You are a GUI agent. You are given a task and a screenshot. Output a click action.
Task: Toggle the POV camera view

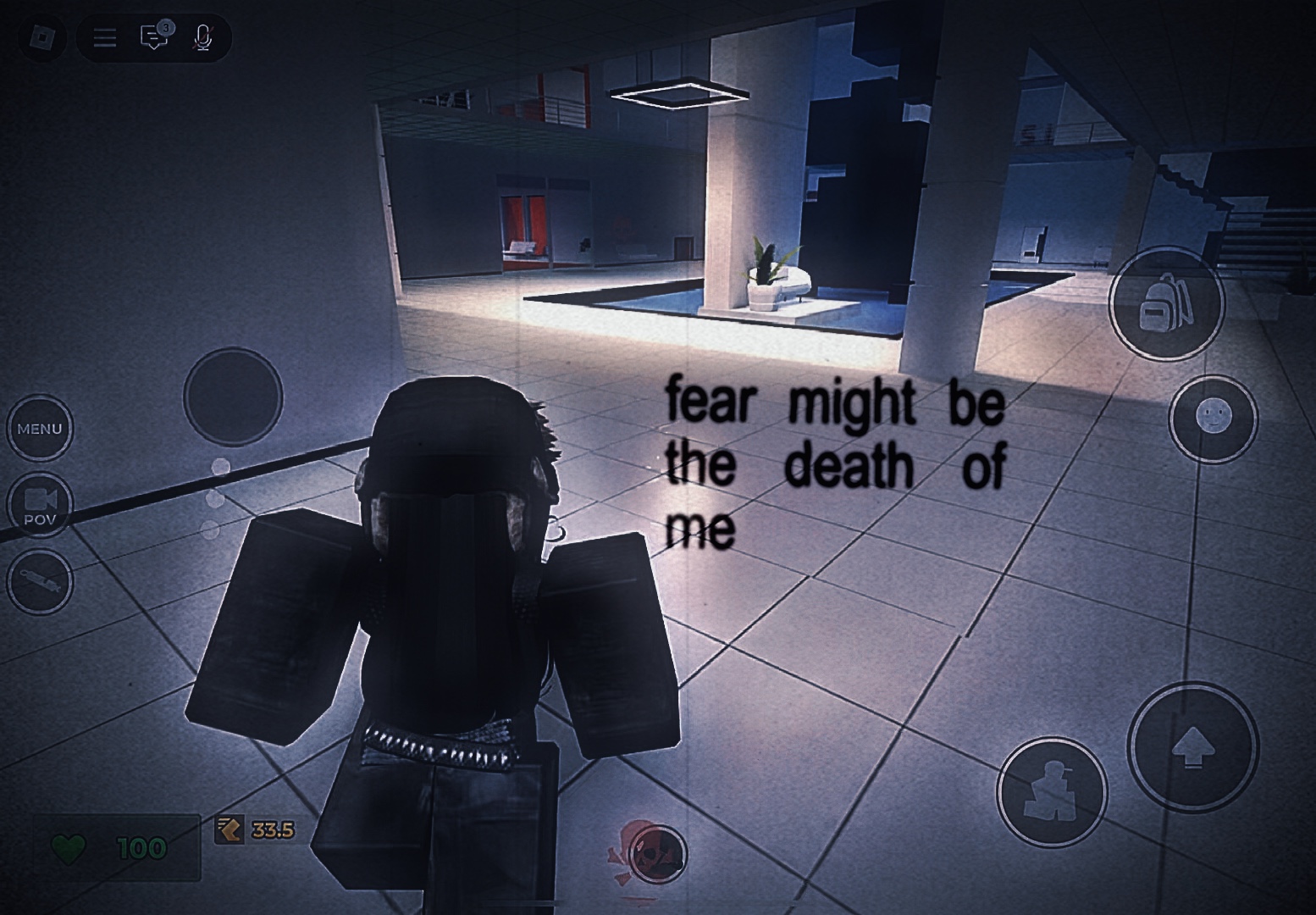pyautogui.click(x=40, y=505)
